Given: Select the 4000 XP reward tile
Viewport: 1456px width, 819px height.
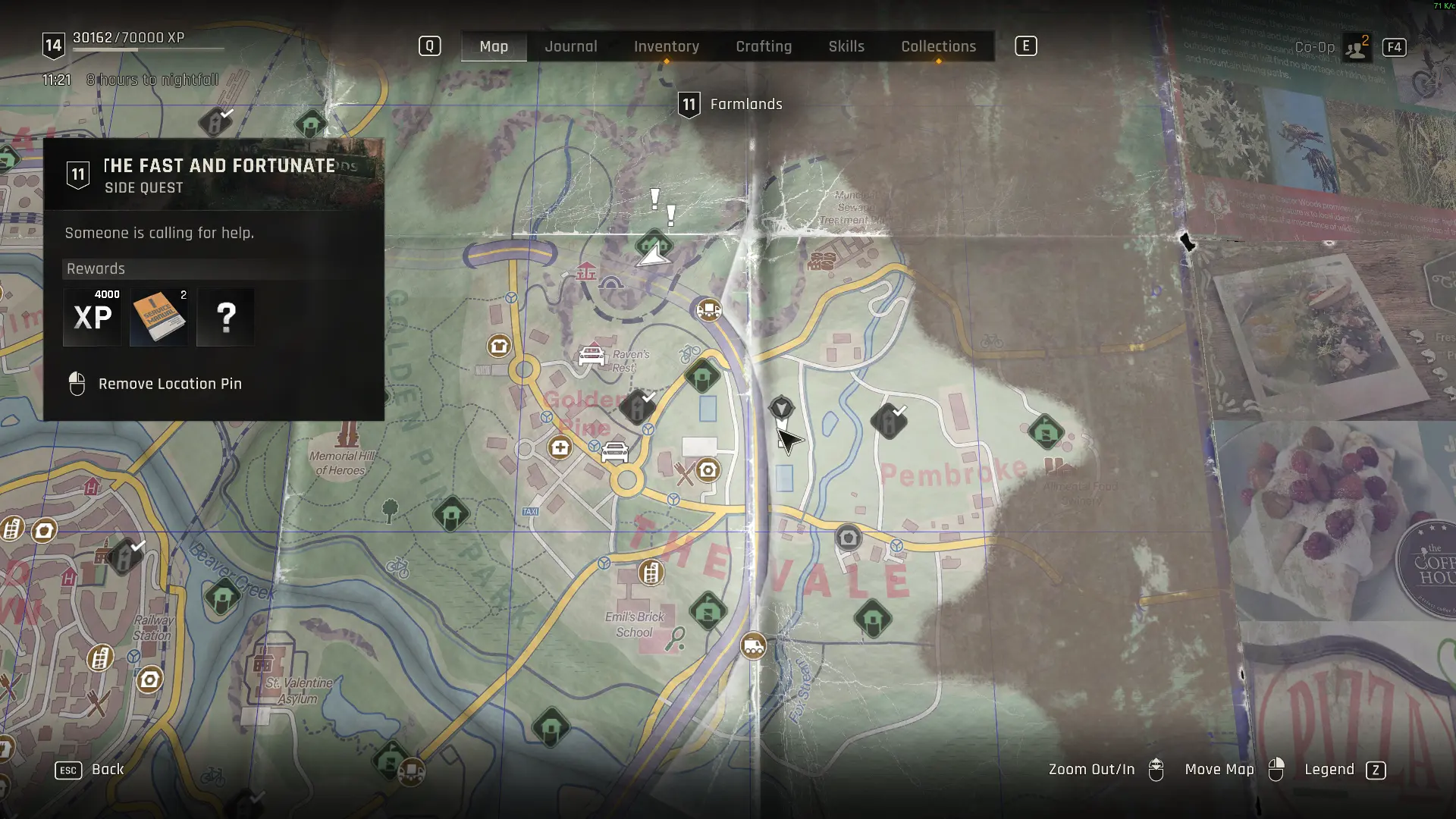Looking at the screenshot, I should (x=93, y=317).
